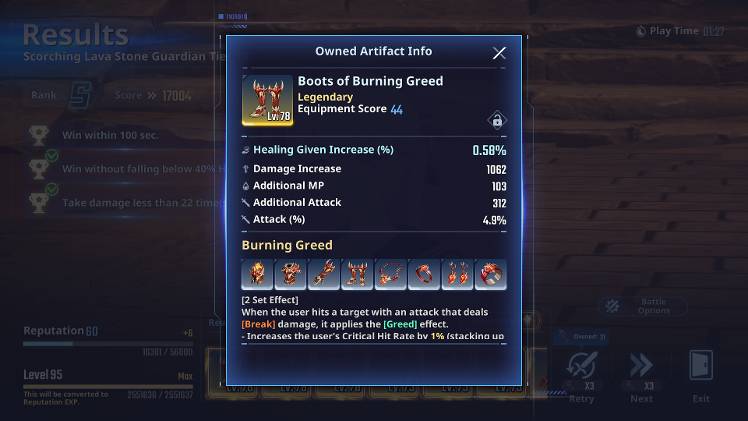Select the Burning Greed chest armor set piece

tap(291, 273)
